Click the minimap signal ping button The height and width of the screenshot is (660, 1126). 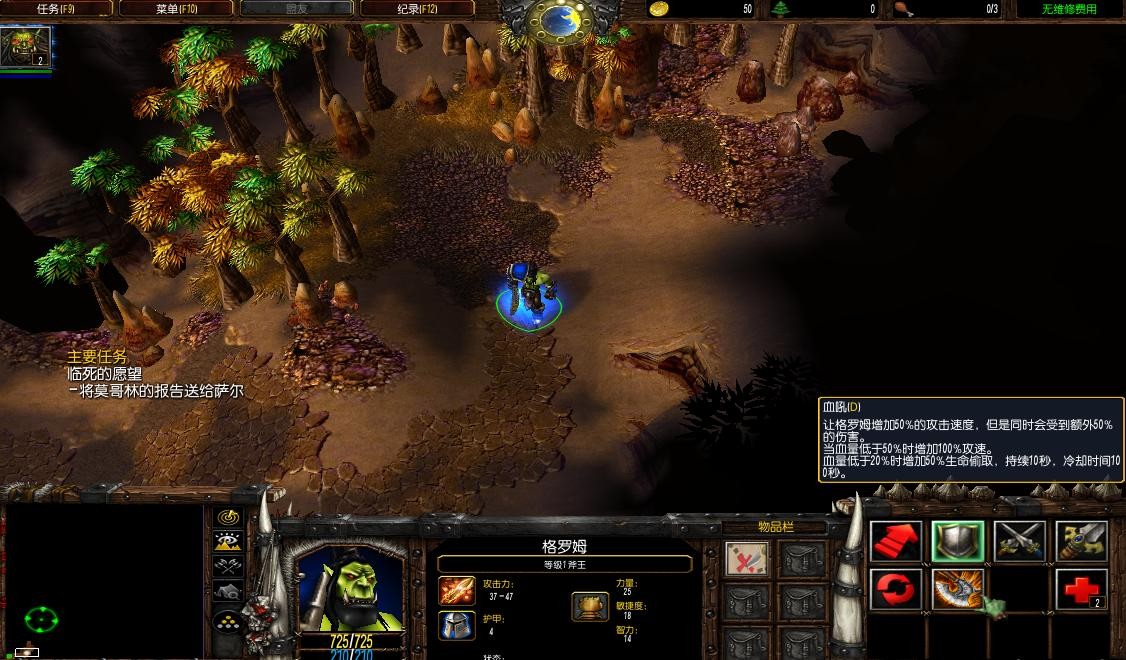(x=229, y=518)
